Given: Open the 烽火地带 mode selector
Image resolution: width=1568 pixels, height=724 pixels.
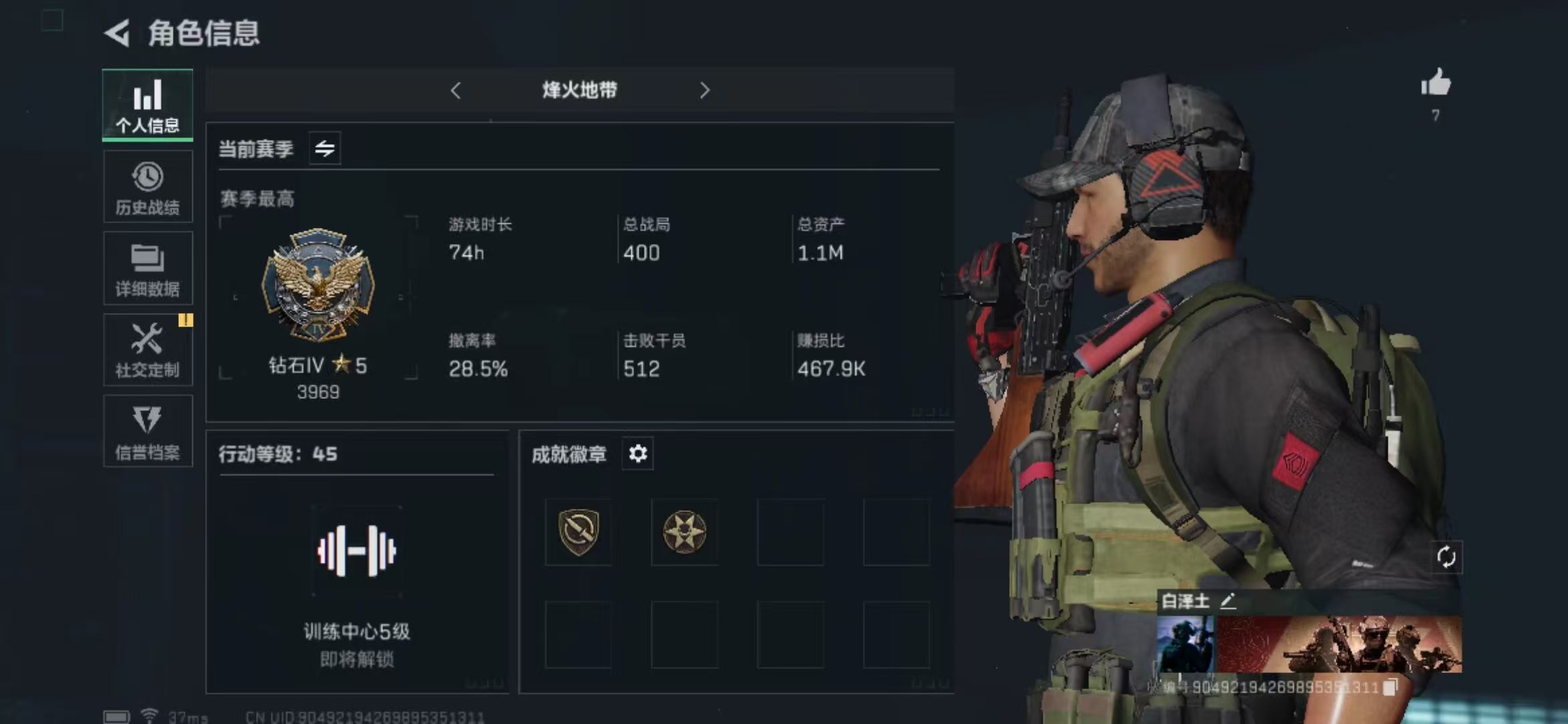Looking at the screenshot, I should point(580,90).
